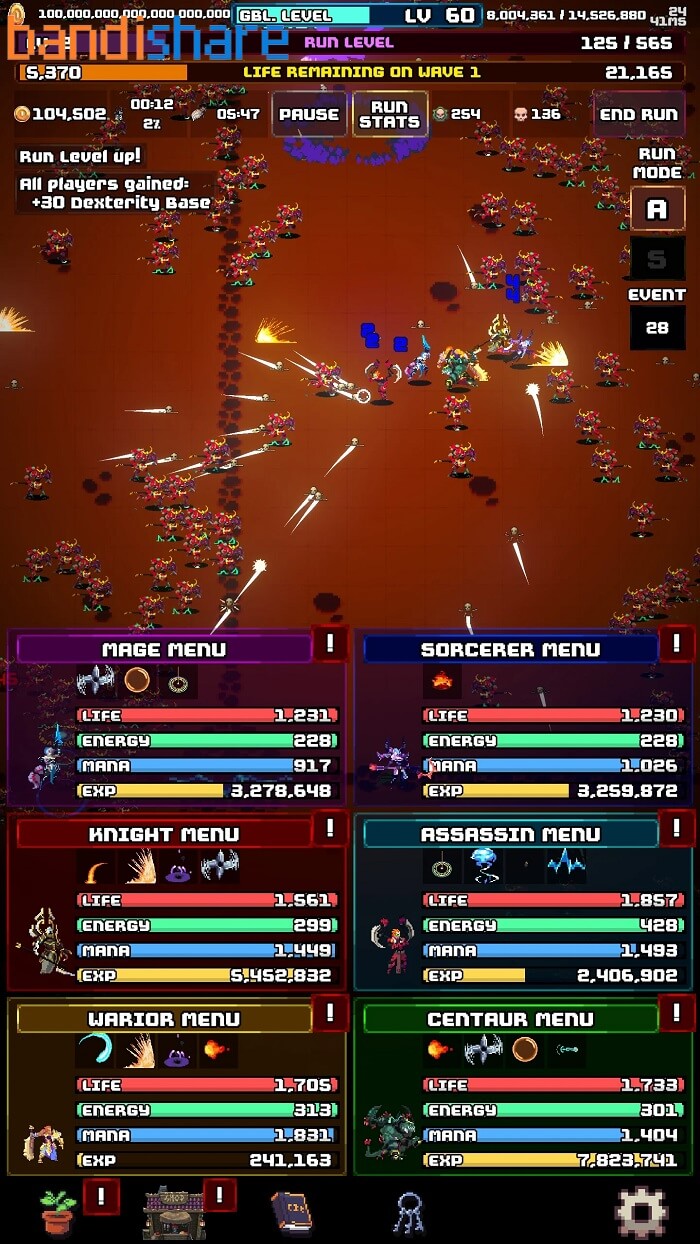Click the Sorcerer Menu exclamation alert
Image resolution: width=700 pixels, height=1244 pixels.
pos(677,644)
